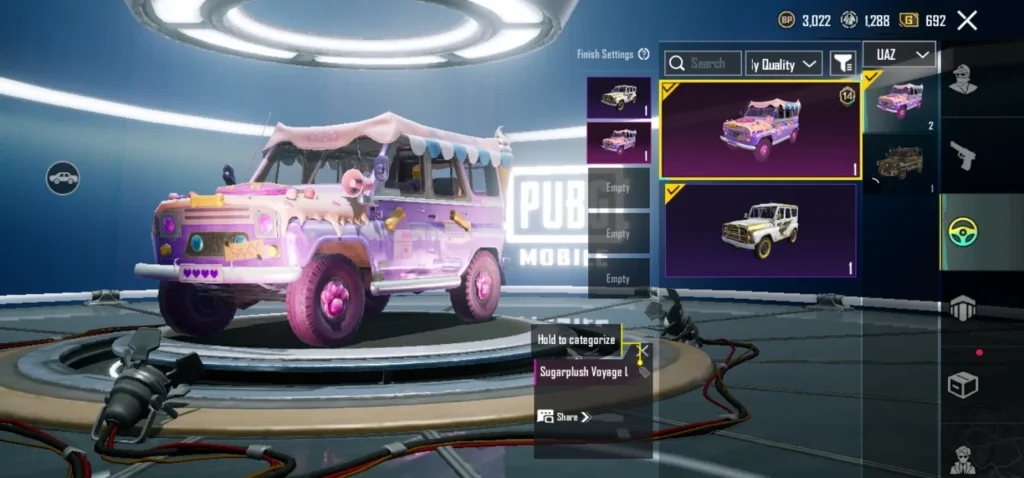Close the inventory screen
Screen dimensions: 1024x478
click(x=967, y=20)
